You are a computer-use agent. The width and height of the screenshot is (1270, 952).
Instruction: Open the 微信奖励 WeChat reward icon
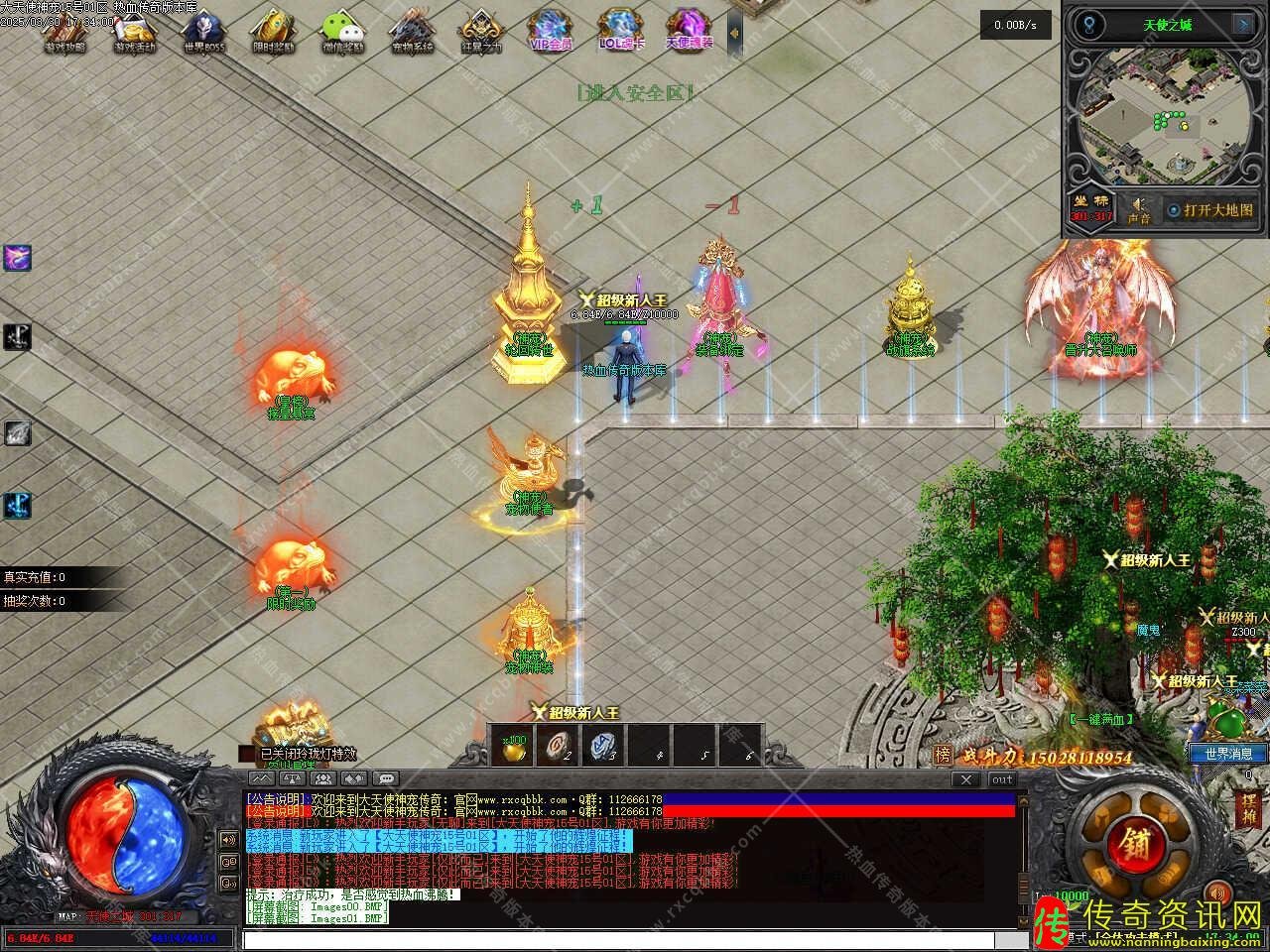pyautogui.click(x=342, y=30)
